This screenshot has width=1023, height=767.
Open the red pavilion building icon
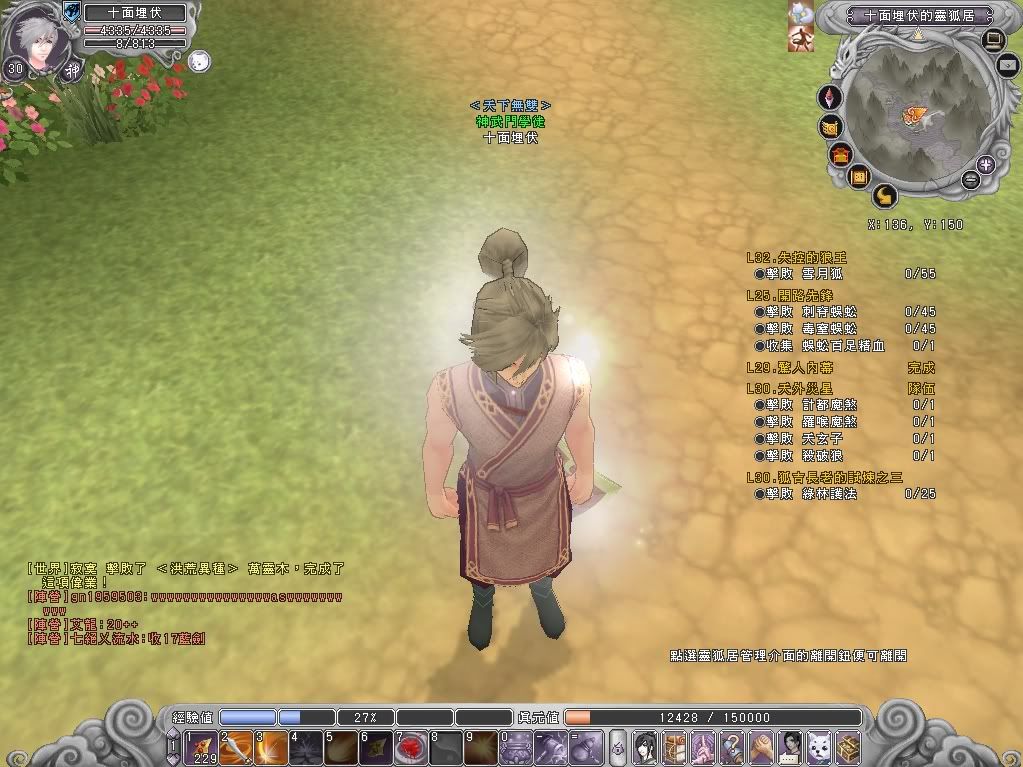pos(840,154)
